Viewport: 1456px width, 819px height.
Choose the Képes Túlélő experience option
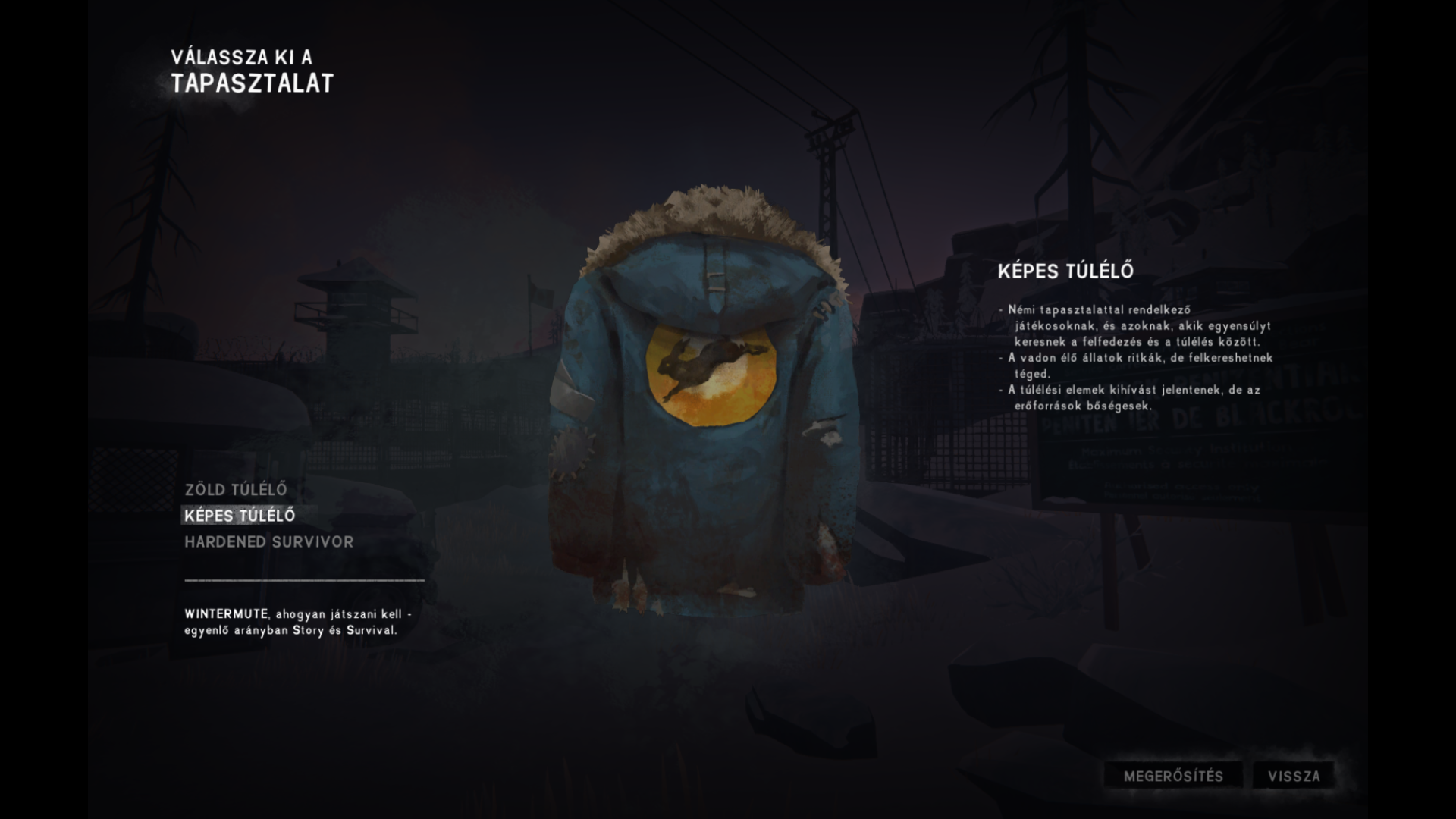[240, 516]
